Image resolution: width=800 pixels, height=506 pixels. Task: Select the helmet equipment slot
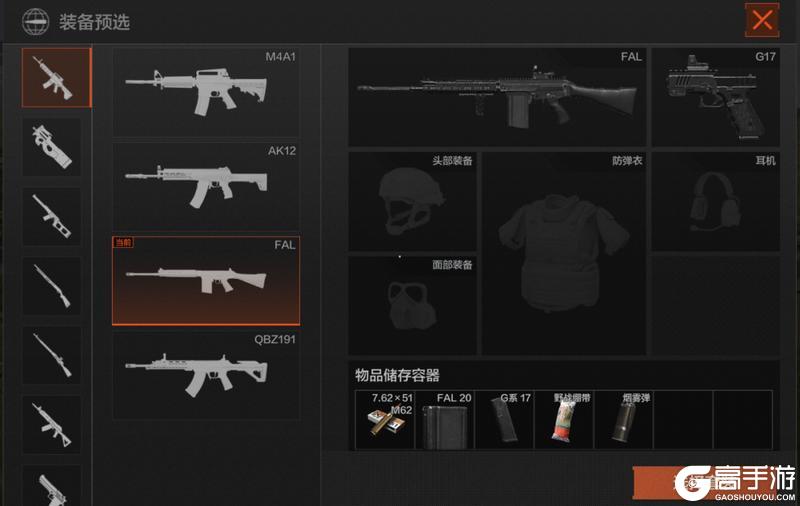412,201
